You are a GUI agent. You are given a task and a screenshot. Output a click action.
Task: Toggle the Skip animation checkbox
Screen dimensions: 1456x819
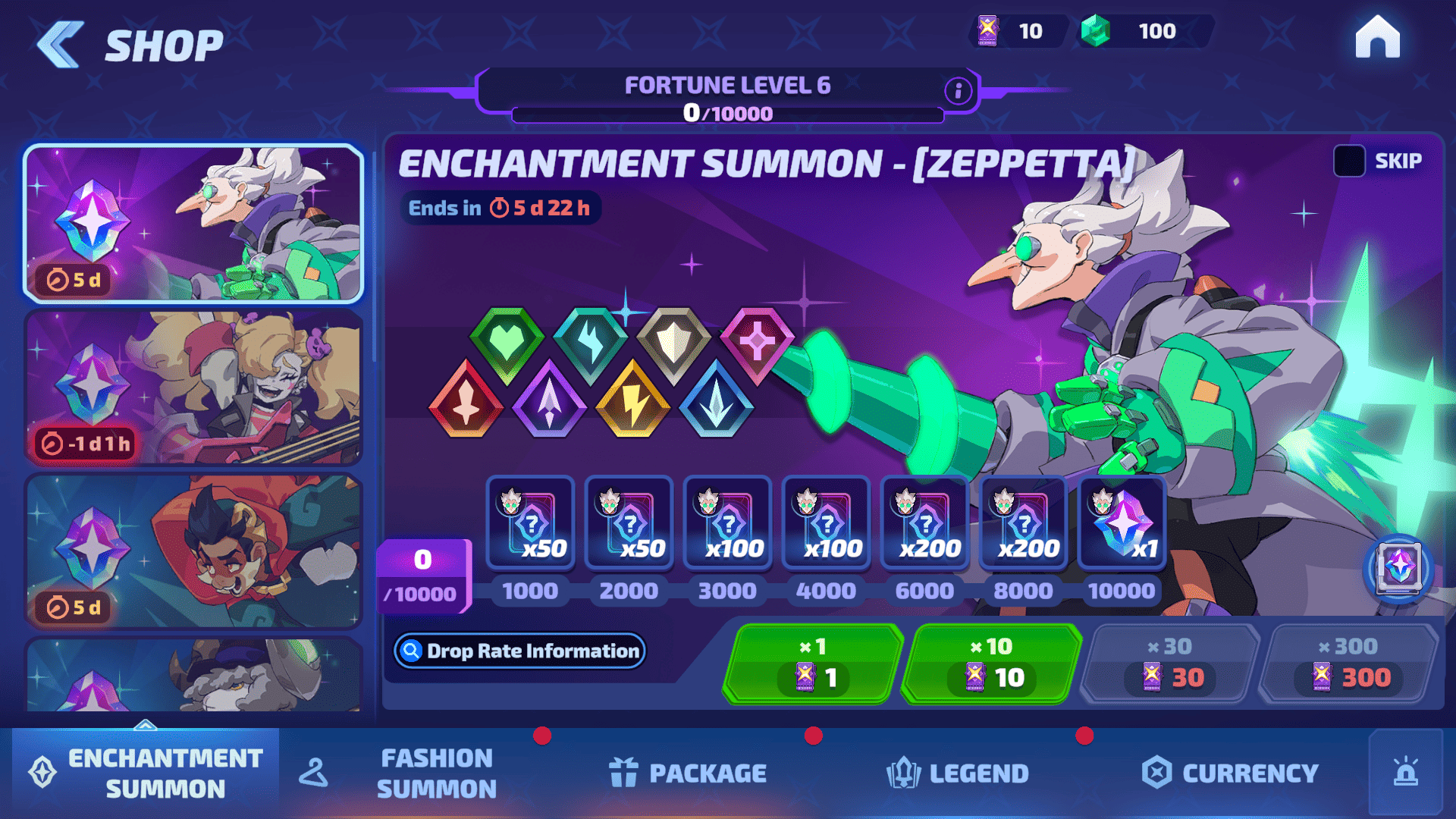(x=1349, y=161)
